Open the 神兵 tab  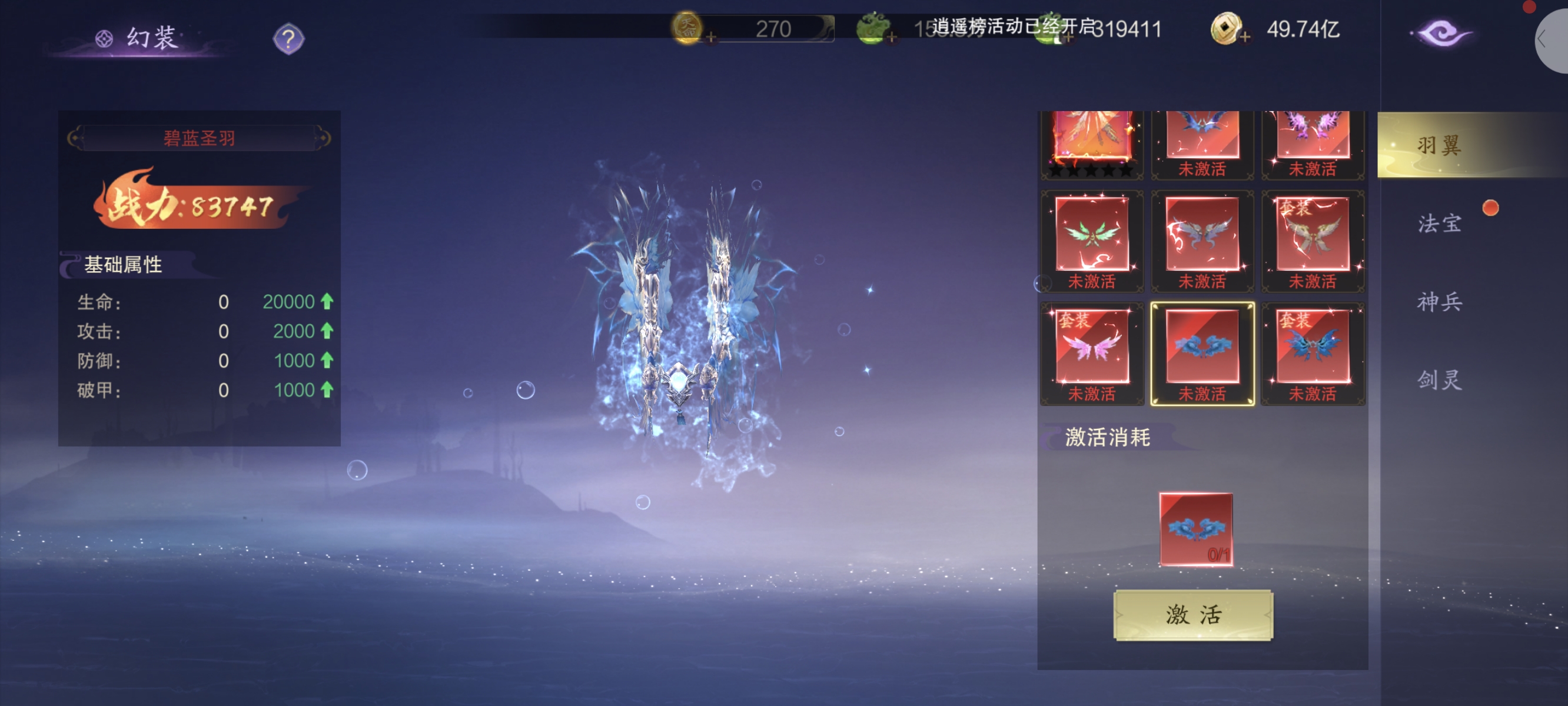pyautogui.click(x=1439, y=301)
